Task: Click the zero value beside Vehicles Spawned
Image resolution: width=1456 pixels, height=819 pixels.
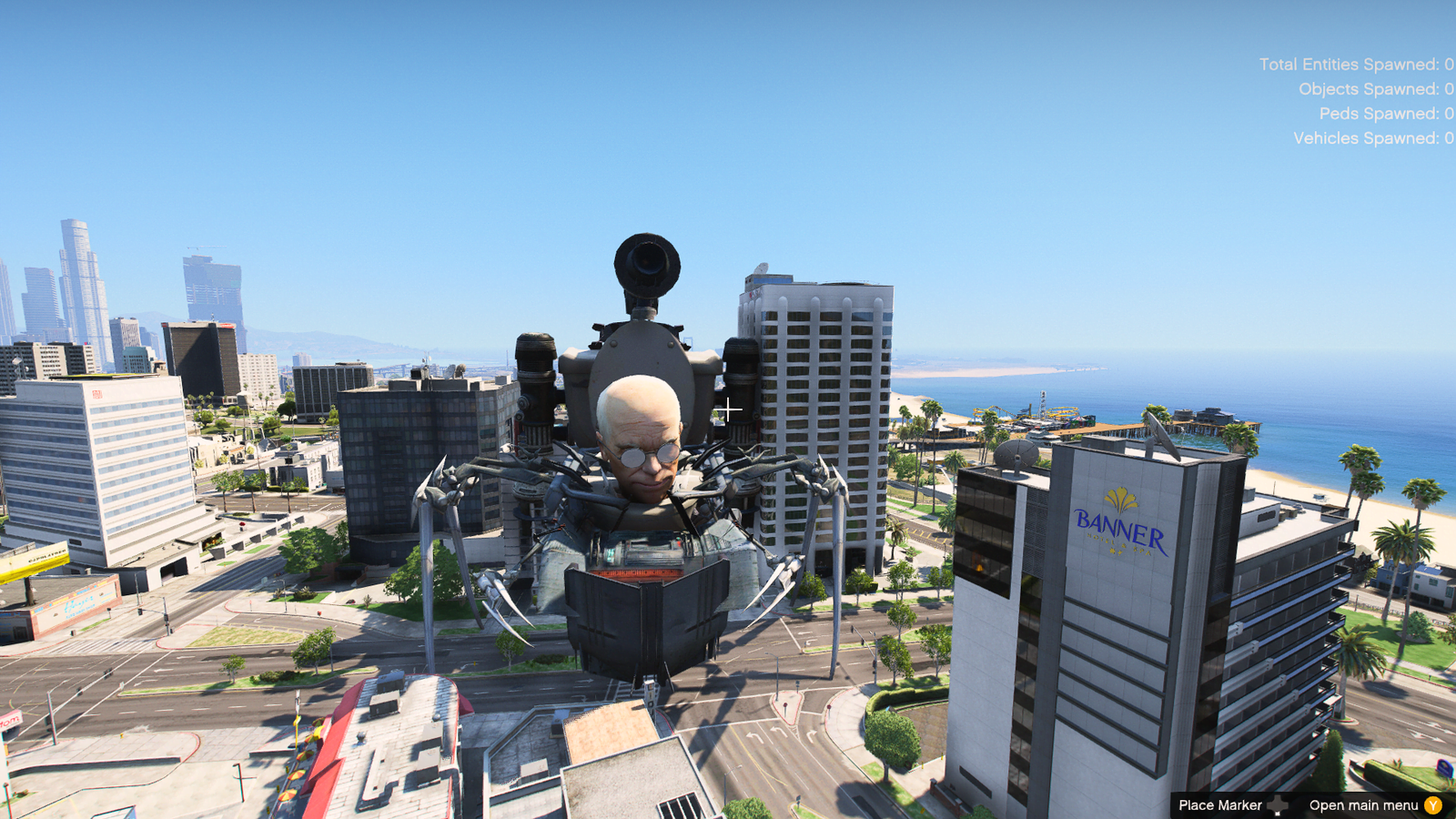Action: tap(1447, 138)
